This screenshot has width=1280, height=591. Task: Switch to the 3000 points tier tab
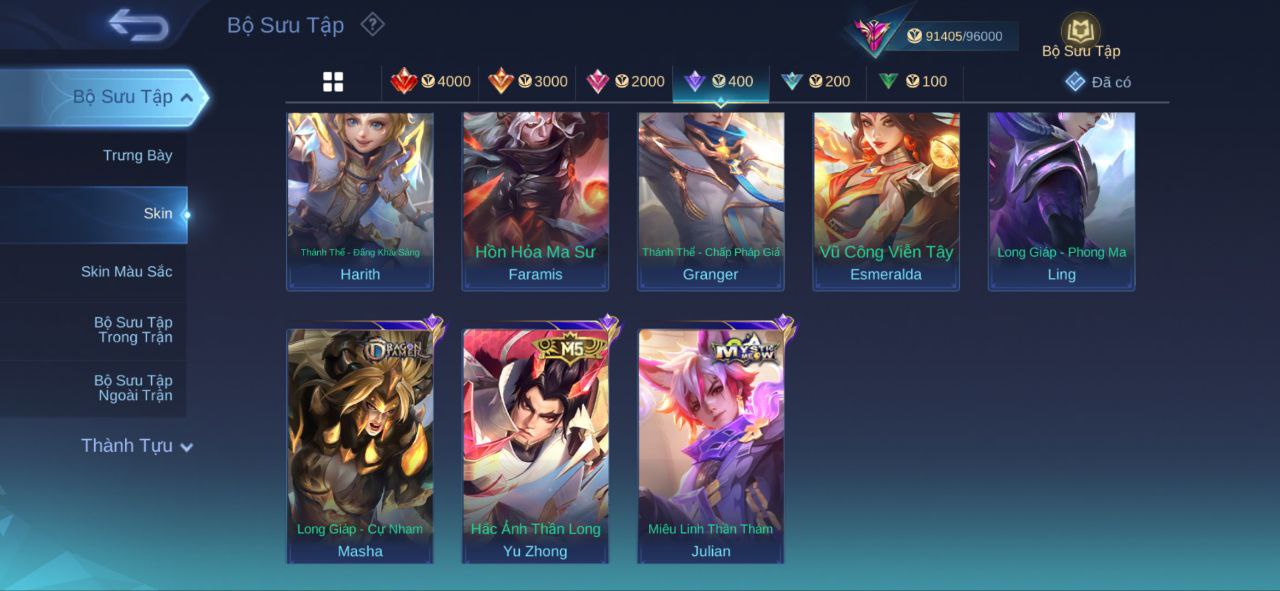click(528, 81)
